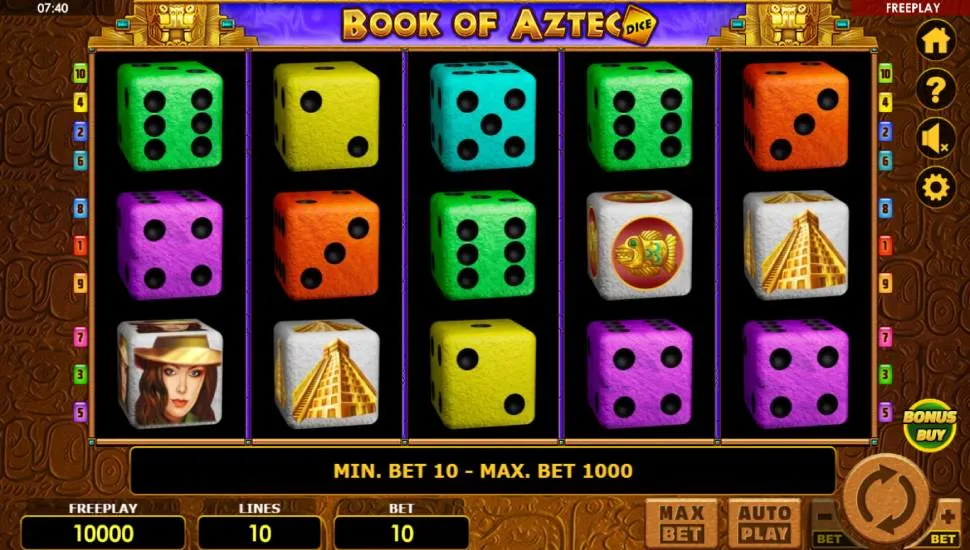Start AUTO PLAY mode
Viewport: 970px width, 550px height.
[x=764, y=523]
